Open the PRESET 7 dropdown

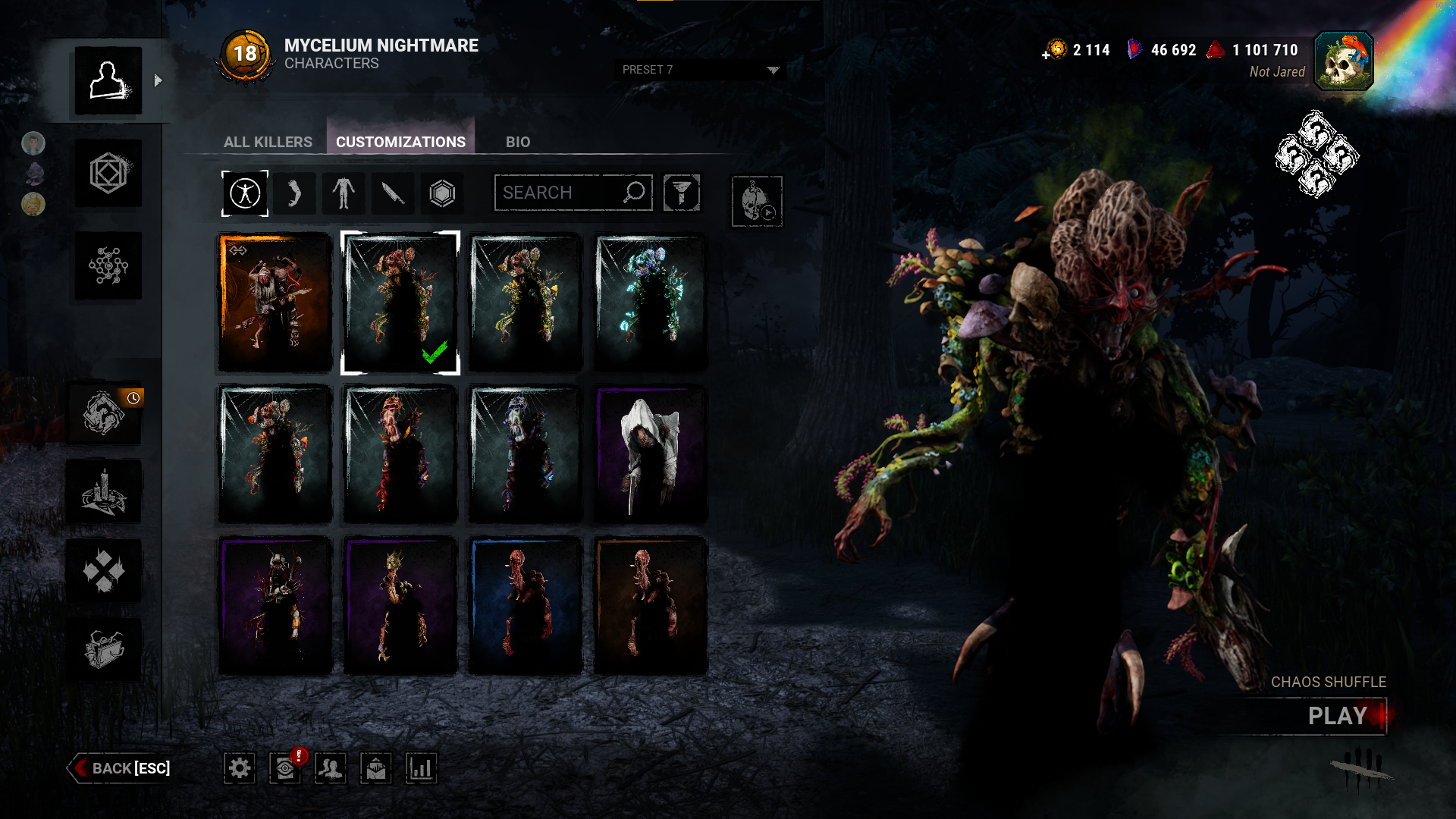pos(699,70)
